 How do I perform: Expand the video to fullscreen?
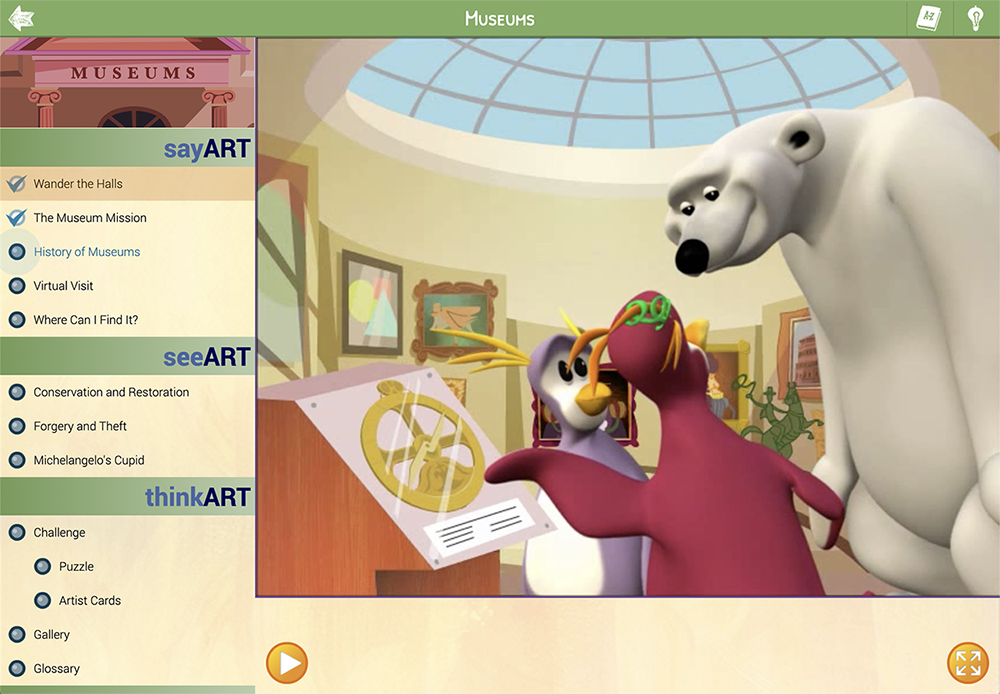(x=967, y=662)
